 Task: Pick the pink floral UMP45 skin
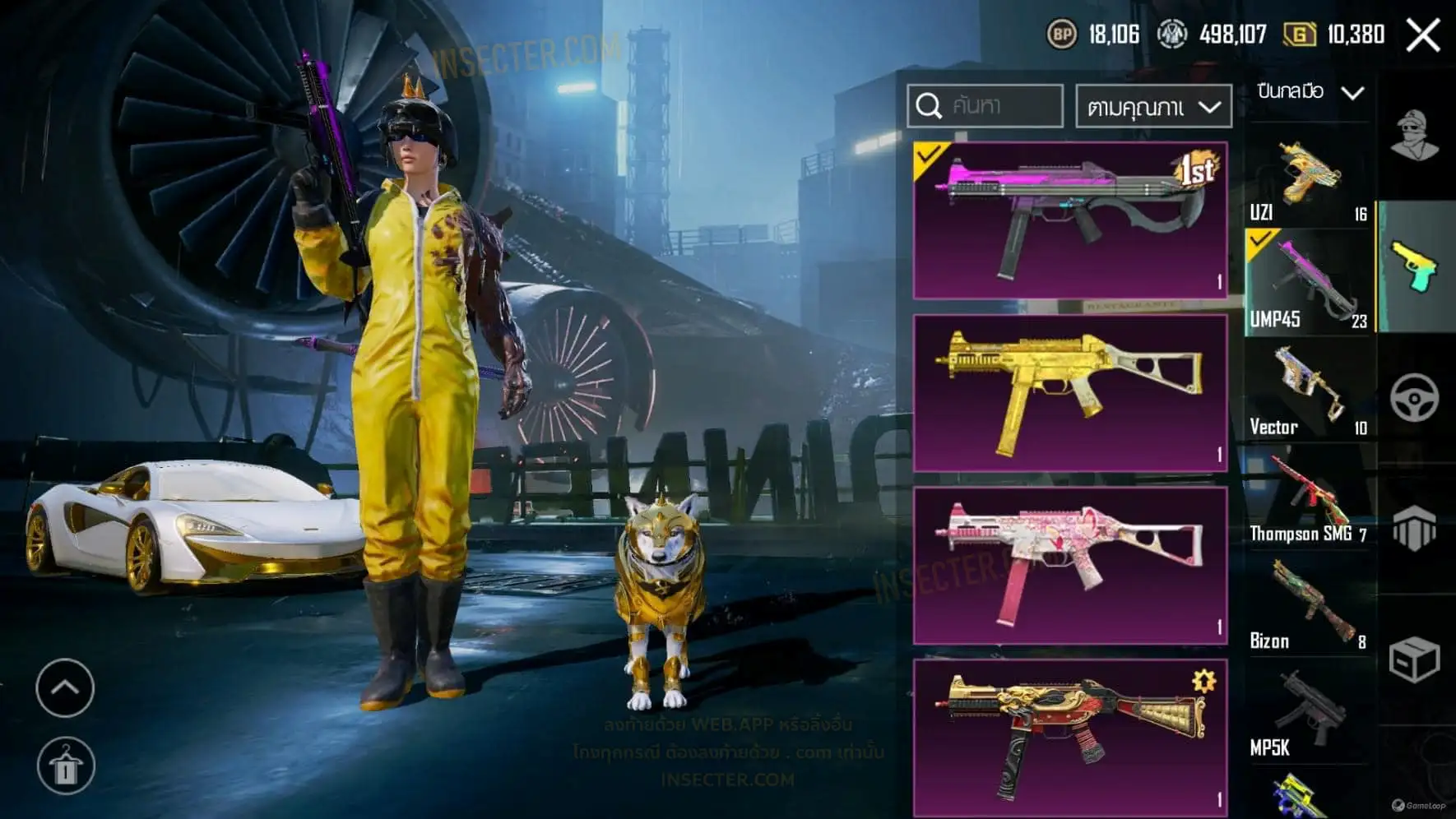click(1070, 566)
